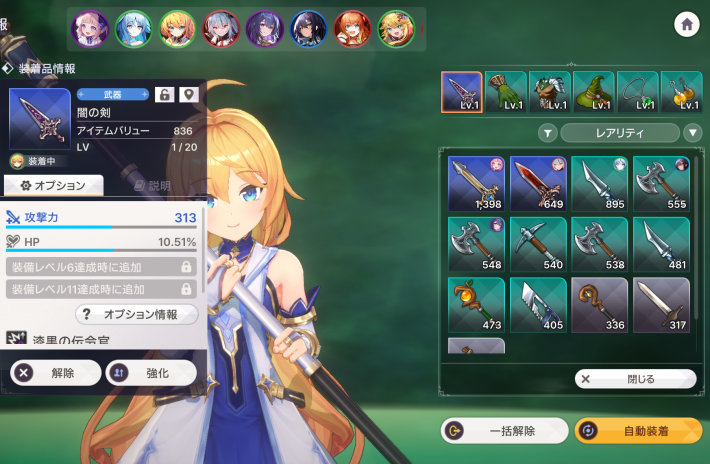Select the staff valued 473
710x464 pixels.
475,305
